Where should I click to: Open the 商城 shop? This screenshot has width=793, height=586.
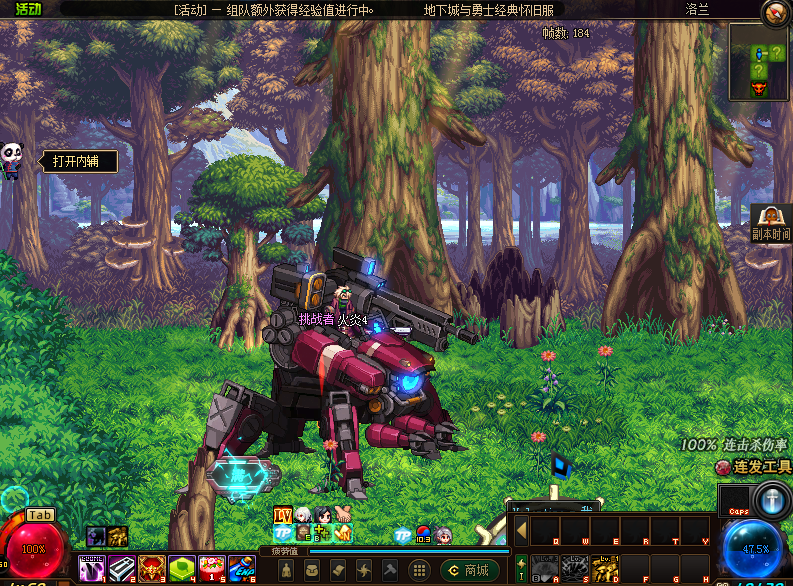click(x=469, y=570)
